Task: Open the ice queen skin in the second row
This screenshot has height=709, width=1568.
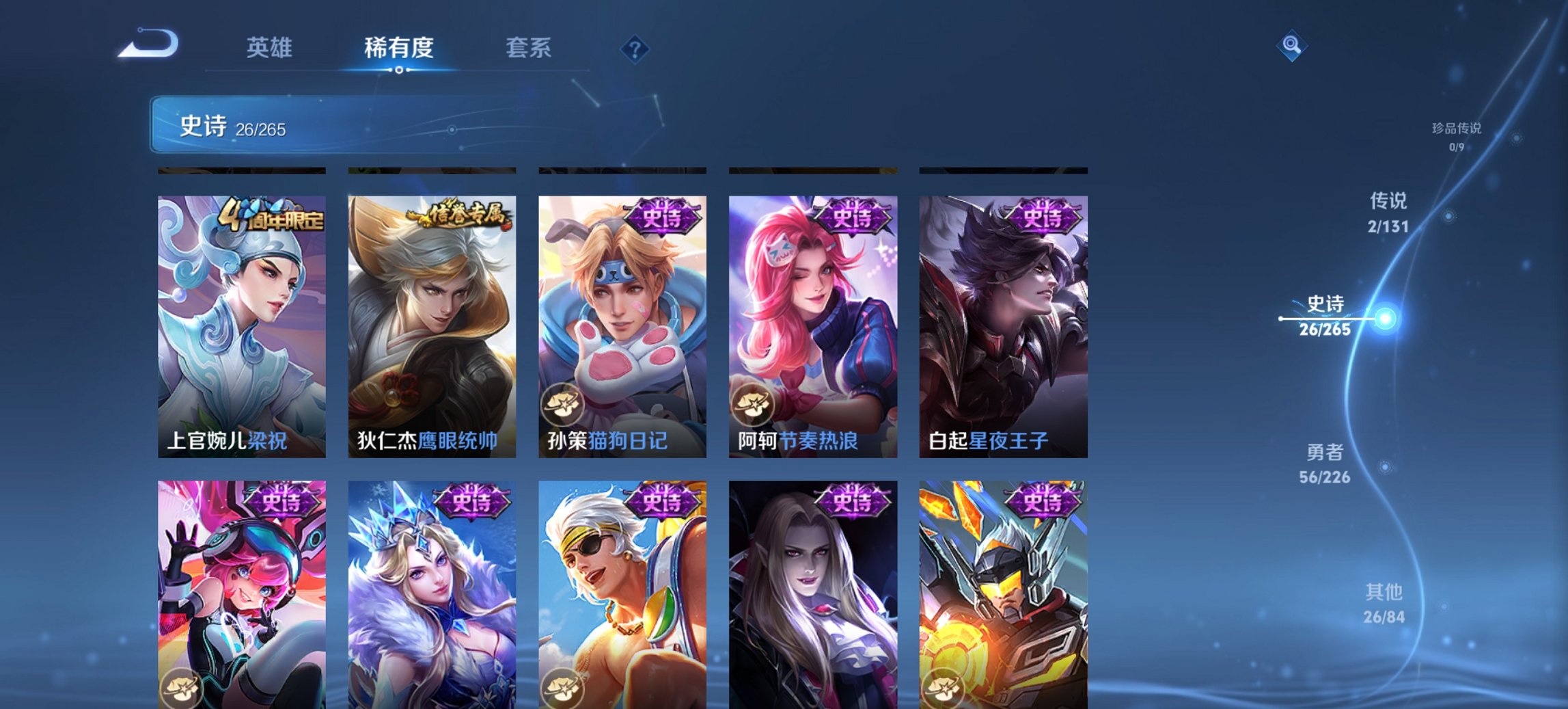Action: [x=431, y=595]
